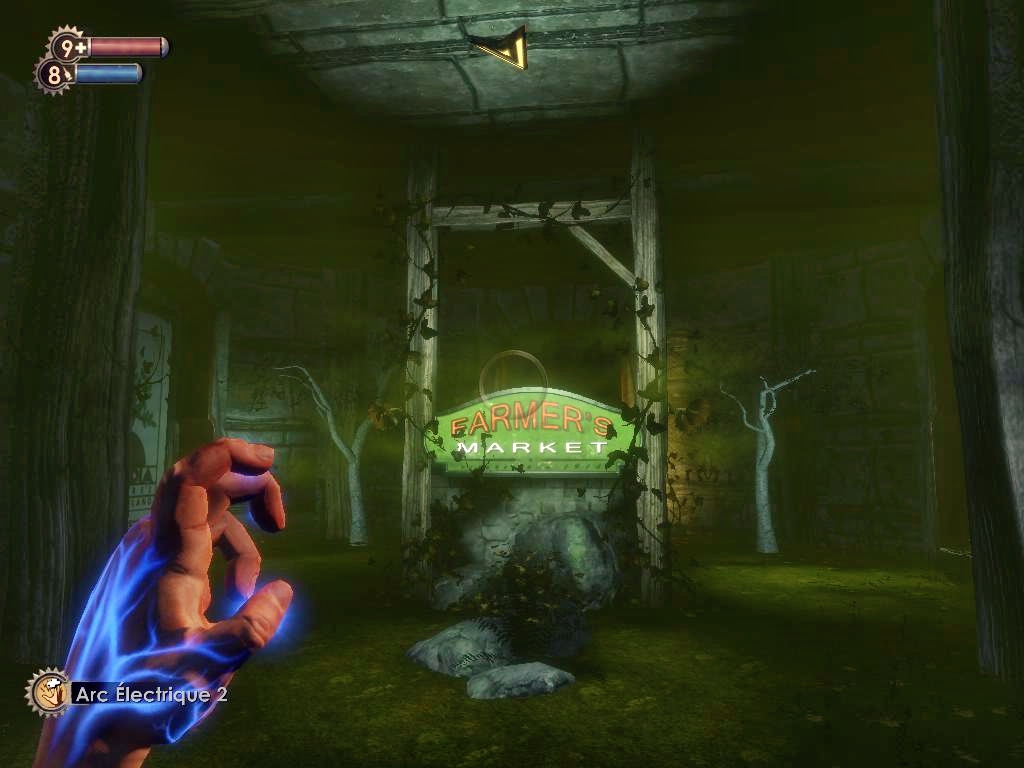1024x768 pixels.
Task: Select the Arc Électrique 2 plasmid icon
Action: pos(47,692)
